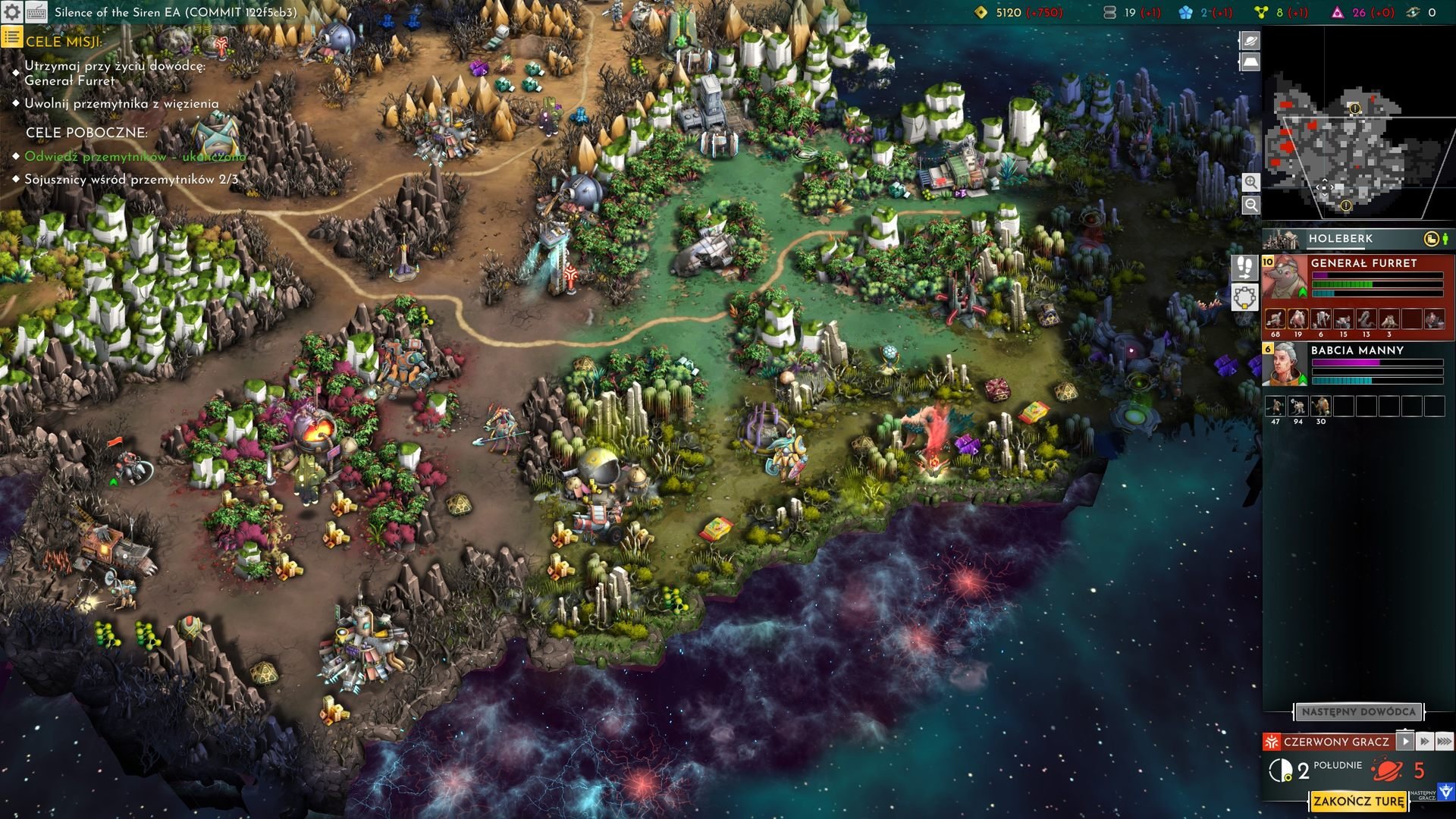Select commander Babcia Manny portrait
Image resolution: width=1456 pixels, height=819 pixels.
coord(1282,365)
